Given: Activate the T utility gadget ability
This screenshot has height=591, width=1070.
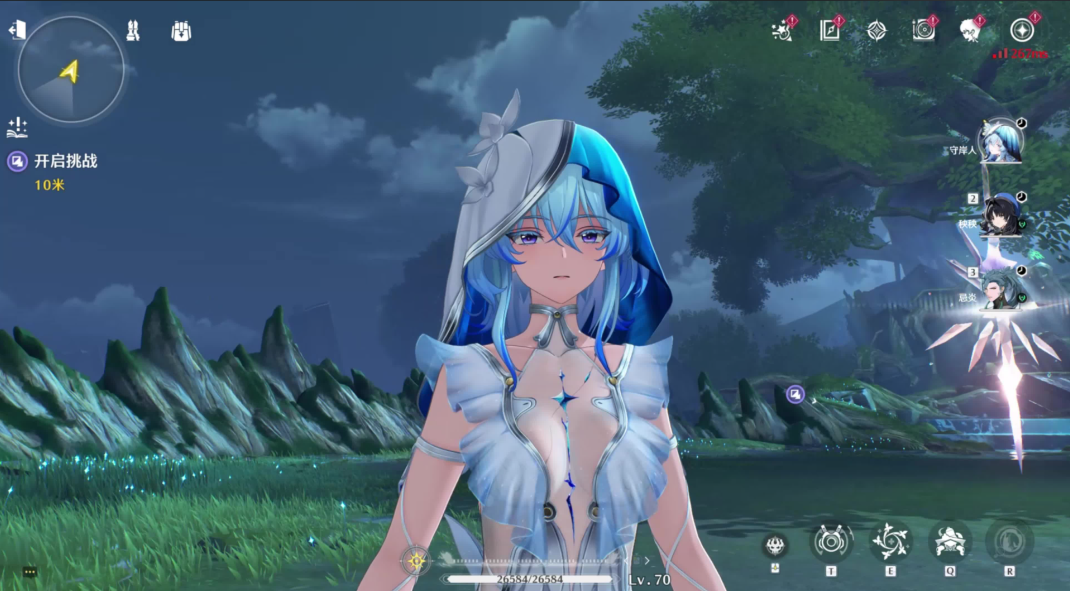Looking at the screenshot, I should pos(831,542).
